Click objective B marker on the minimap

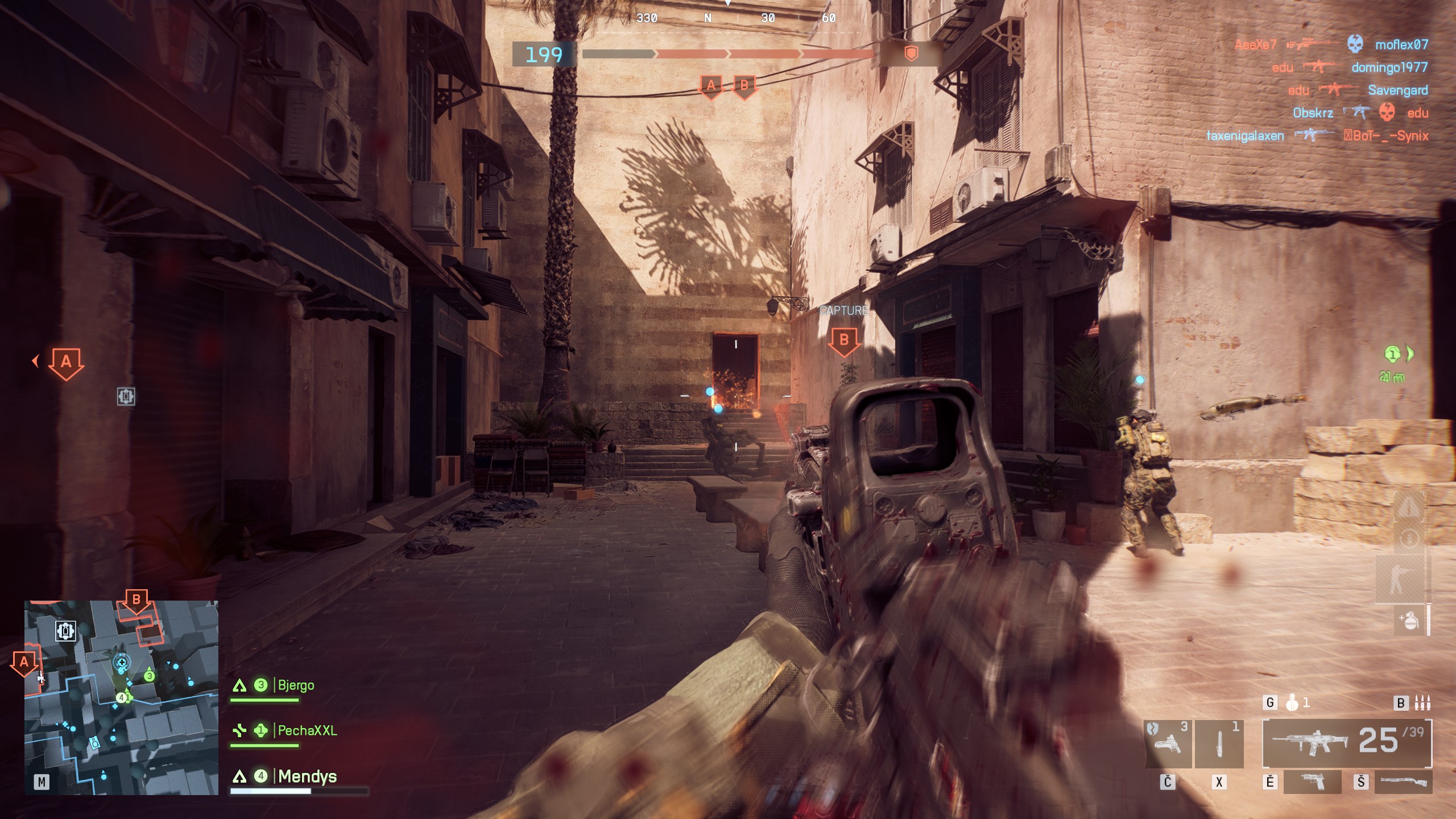pyautogui.click(x=136, y=601)
